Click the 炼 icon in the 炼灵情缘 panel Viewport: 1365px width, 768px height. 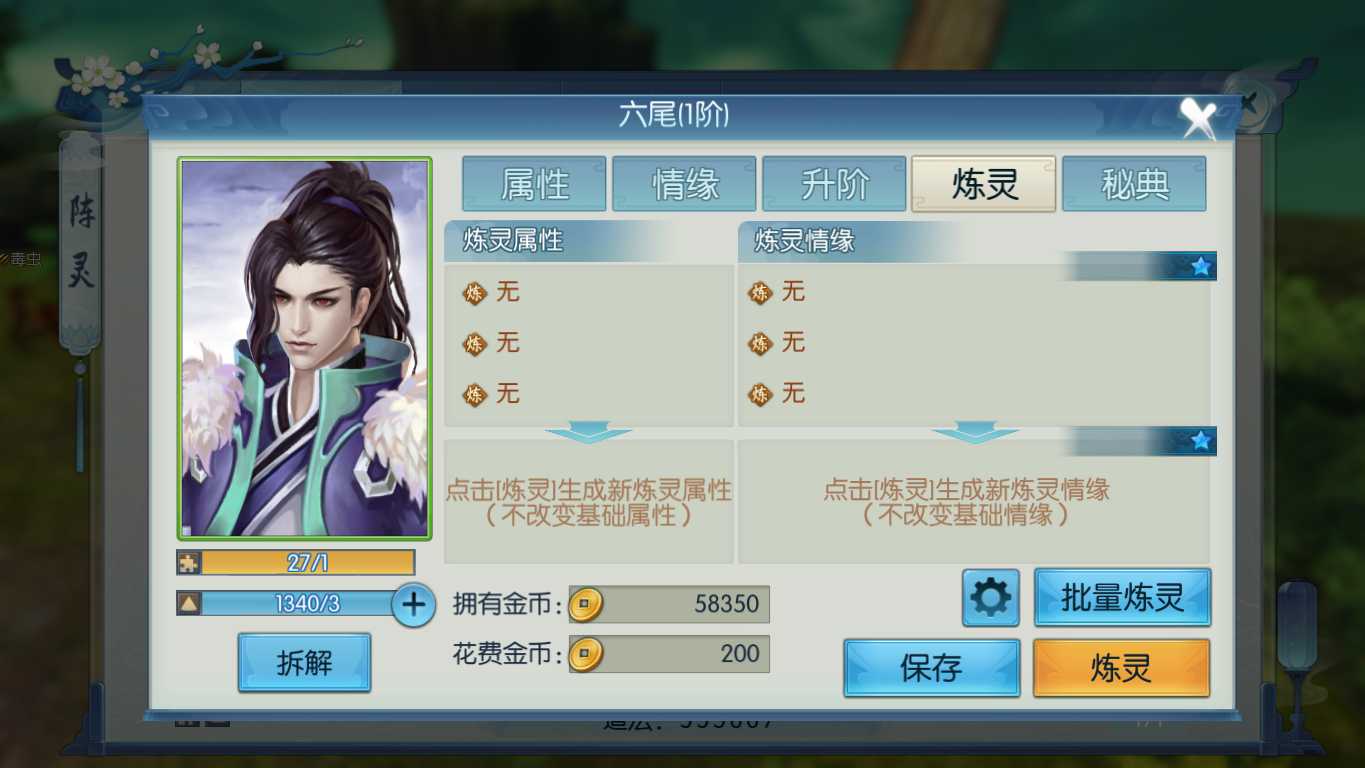point(760,292)
